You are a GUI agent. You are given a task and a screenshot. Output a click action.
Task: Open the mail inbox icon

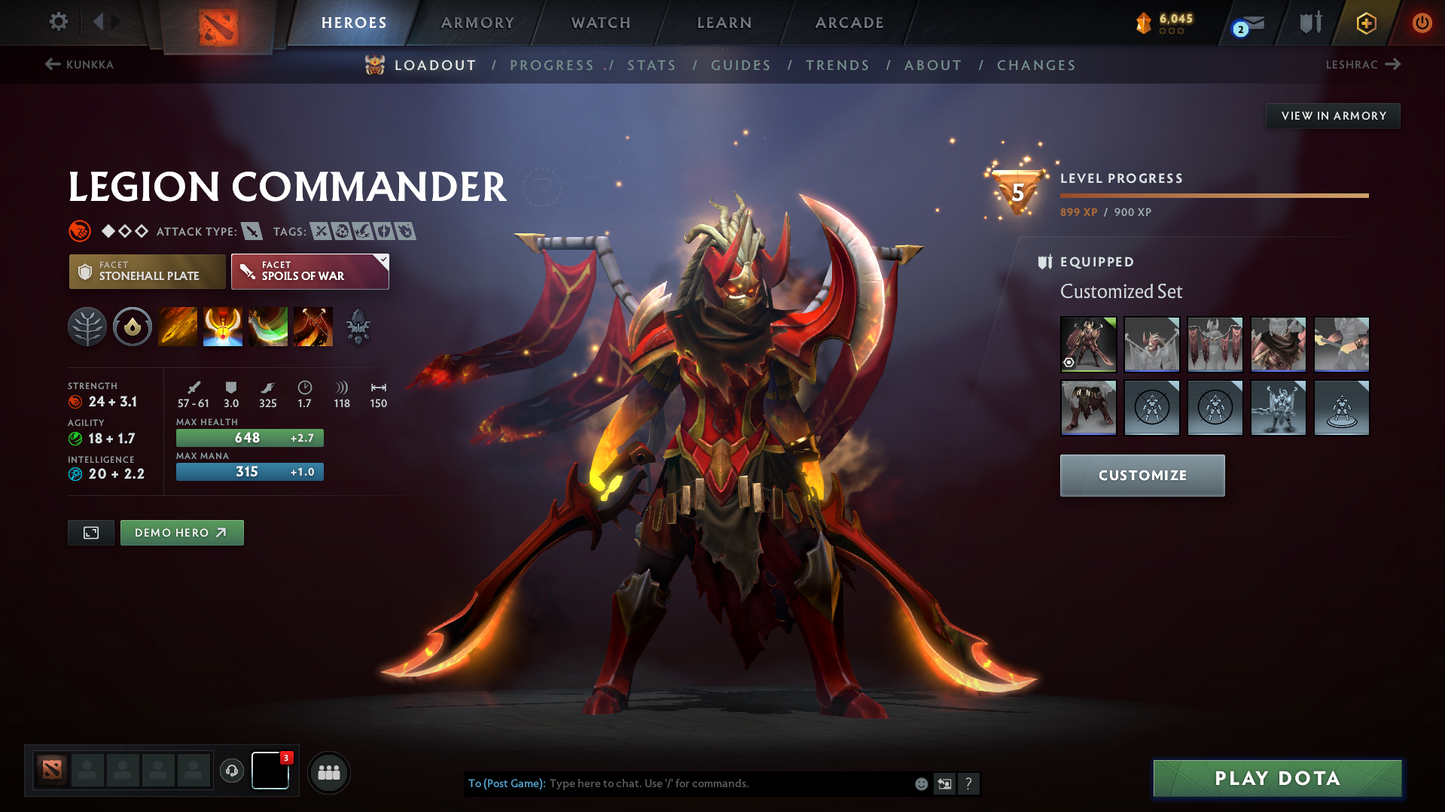pyautogui.click(x=1250, y=23)
